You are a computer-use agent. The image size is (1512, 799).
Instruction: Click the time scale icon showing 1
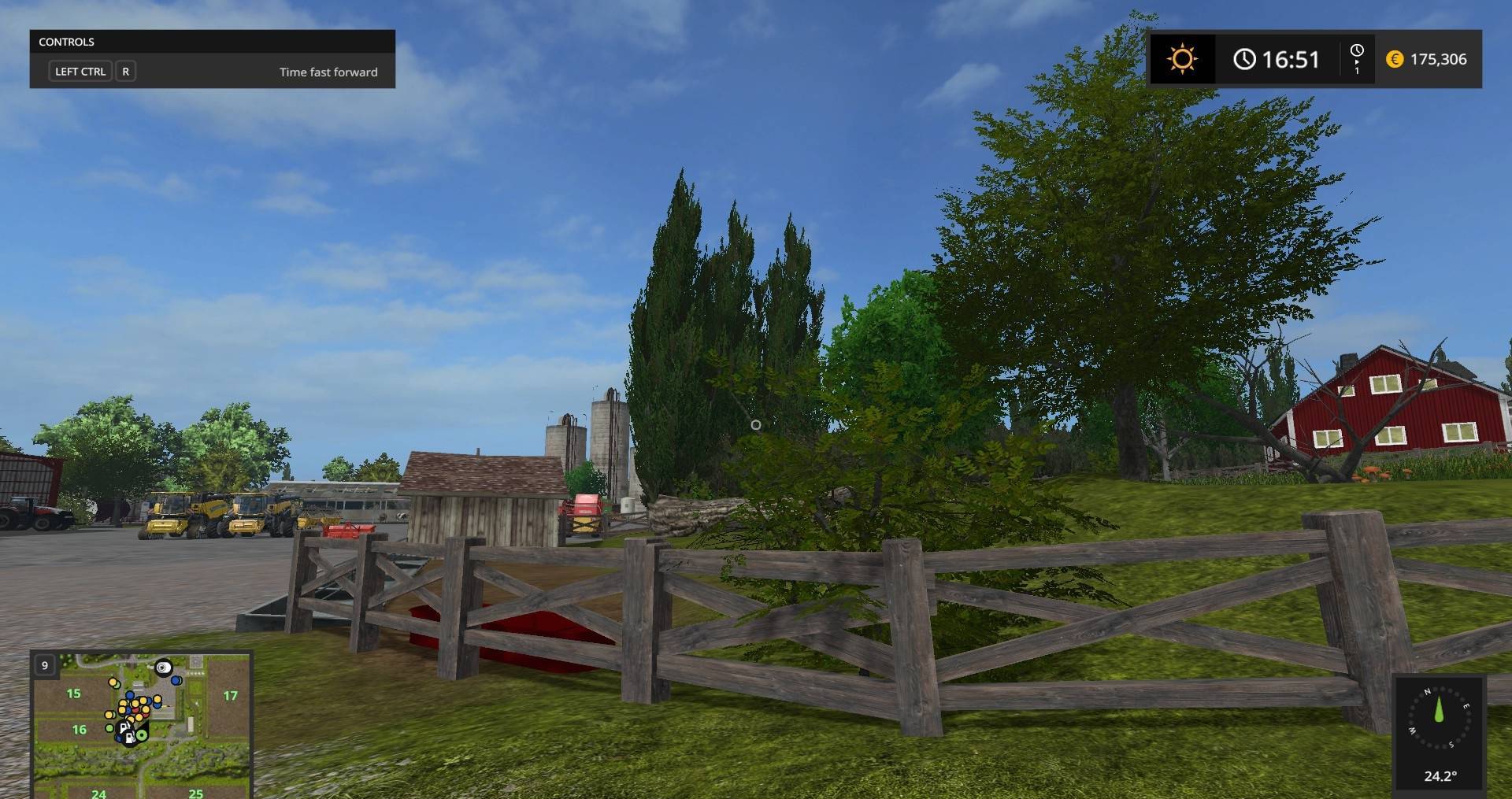point(1358,60)
